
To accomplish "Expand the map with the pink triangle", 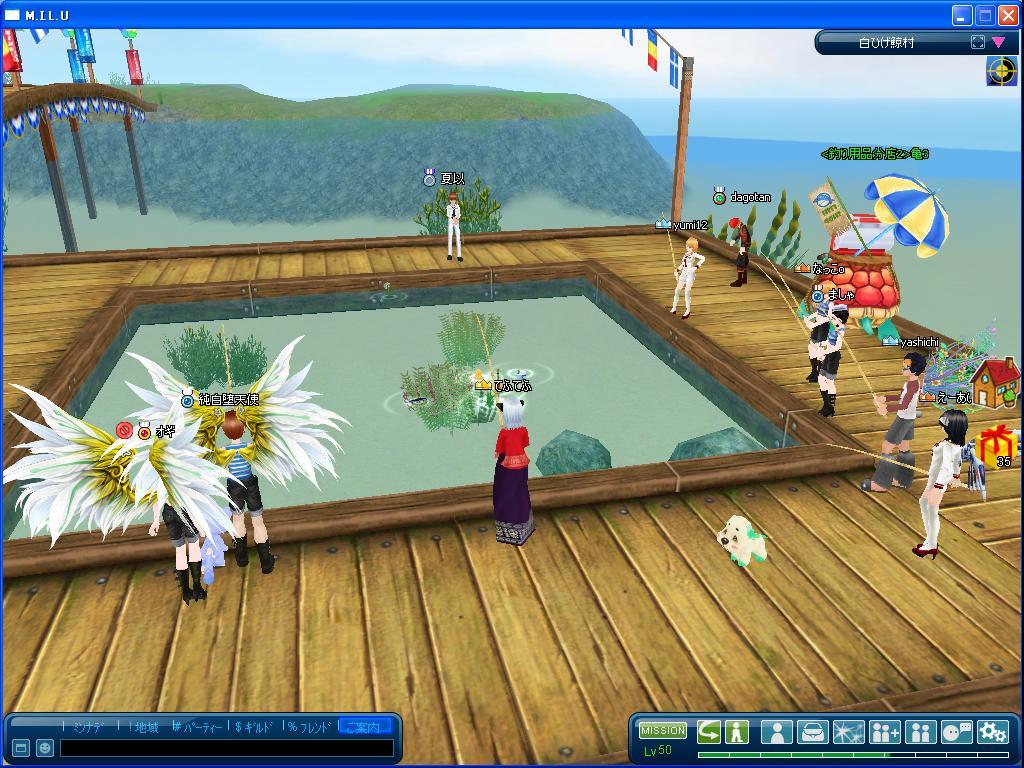I will pyautogui.click(x=998, y=42).
